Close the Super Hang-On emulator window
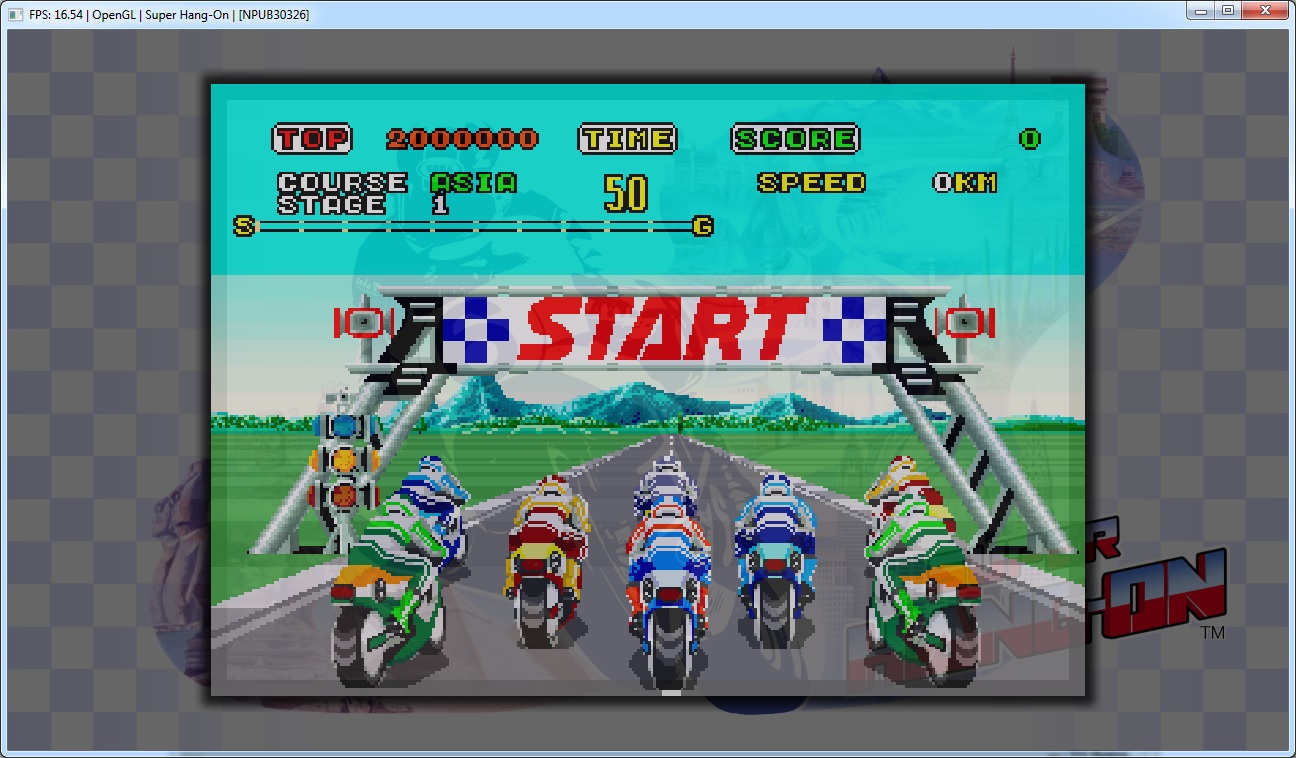This screenshot has height=758, width=1296. coord(1265,10)
